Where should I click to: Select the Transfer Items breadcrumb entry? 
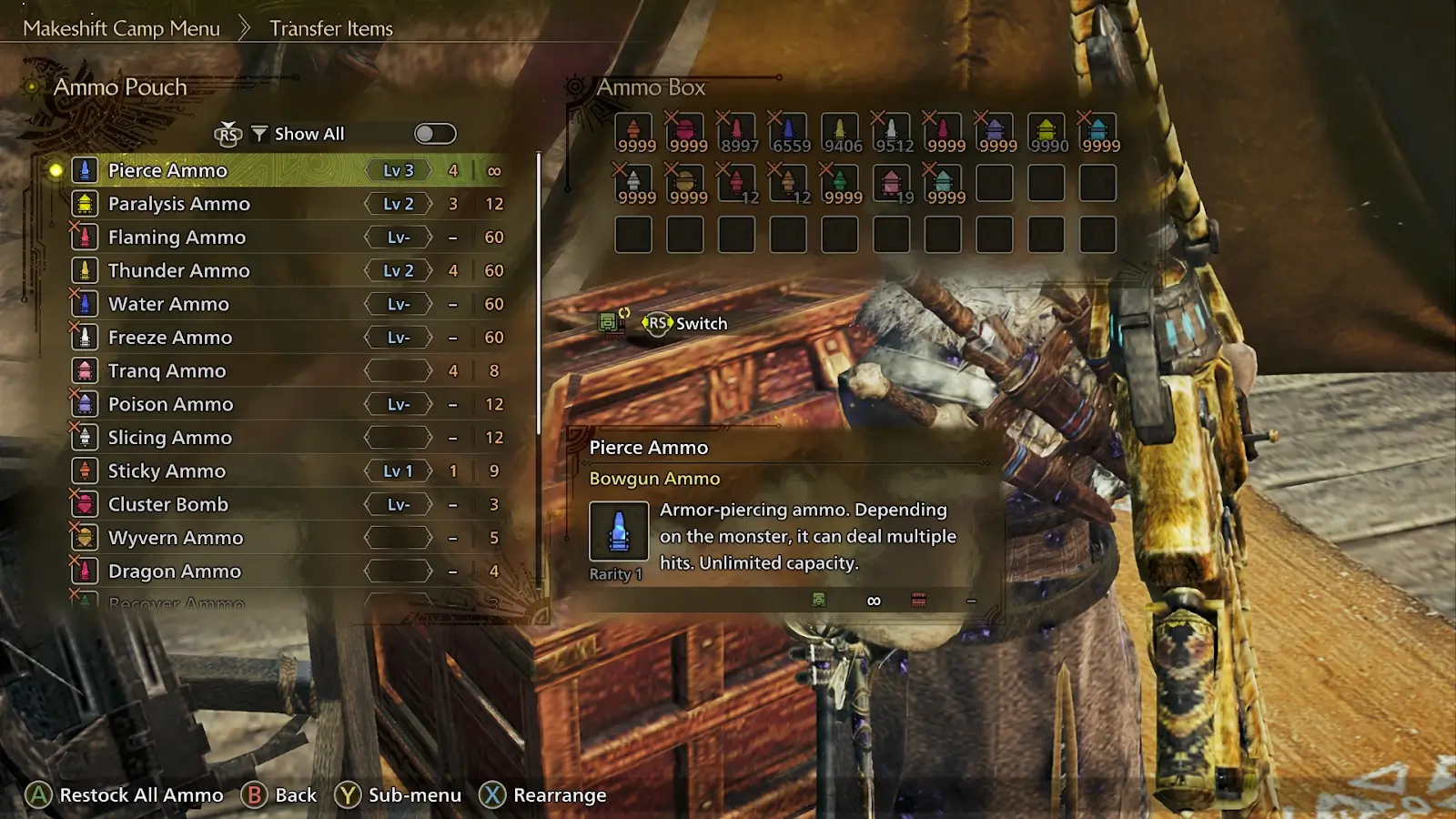pos(329,28)
